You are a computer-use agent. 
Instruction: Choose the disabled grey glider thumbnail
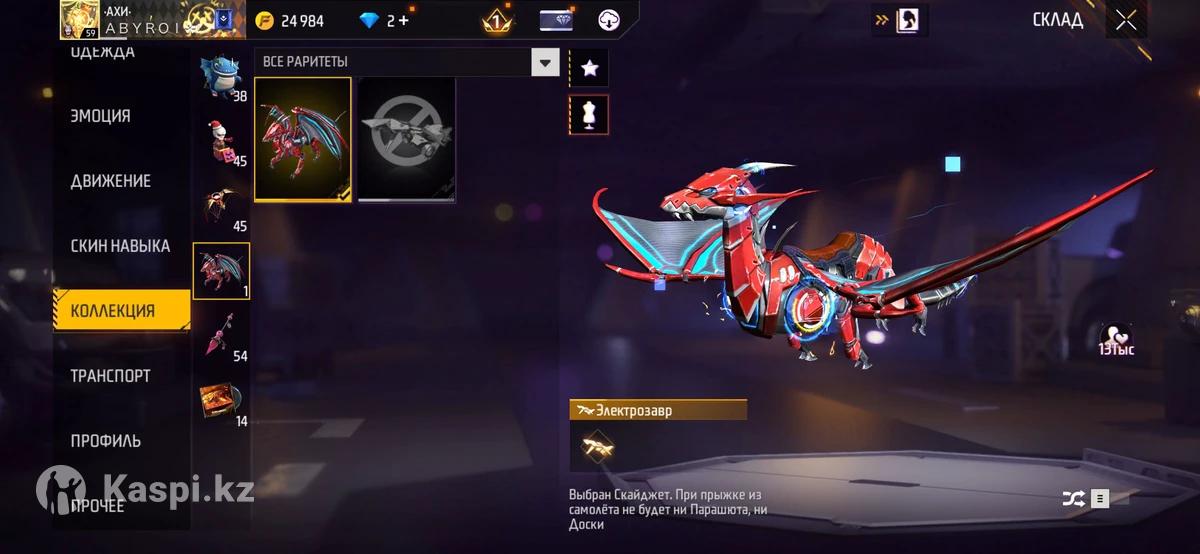407,139
